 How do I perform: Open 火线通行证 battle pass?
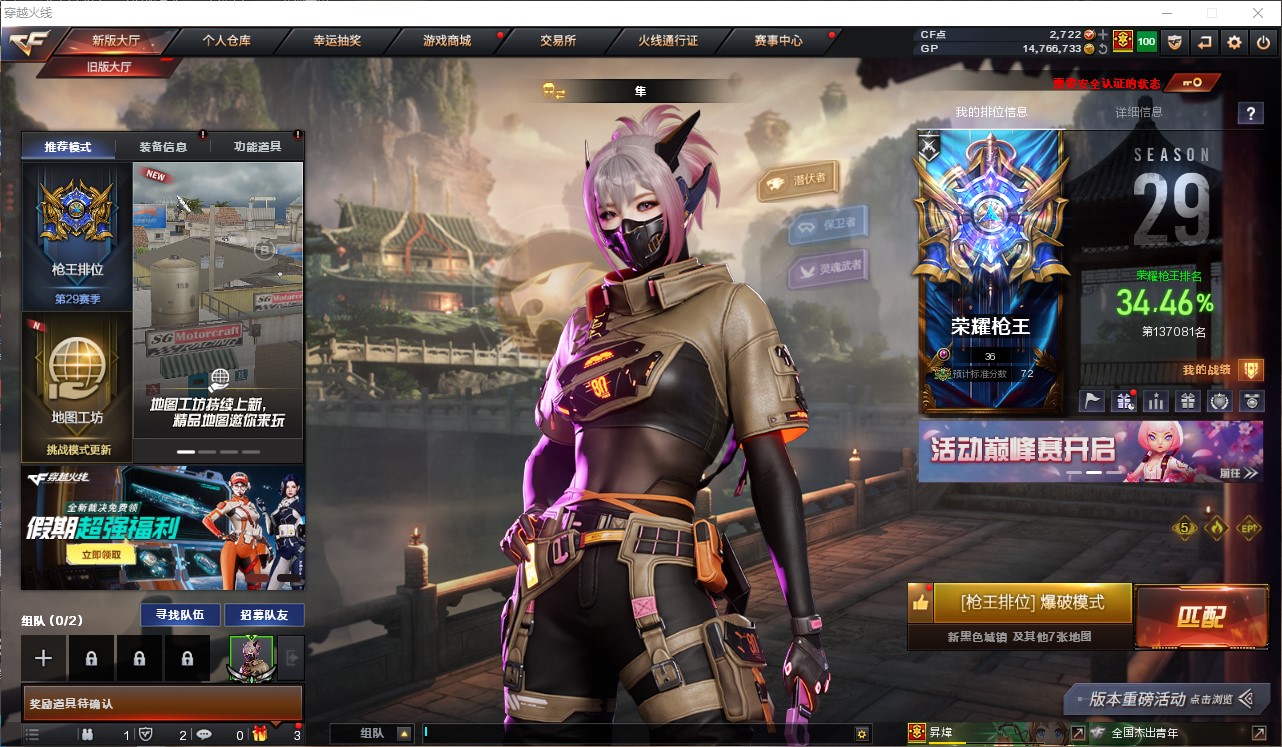click(x=668, y=41)
